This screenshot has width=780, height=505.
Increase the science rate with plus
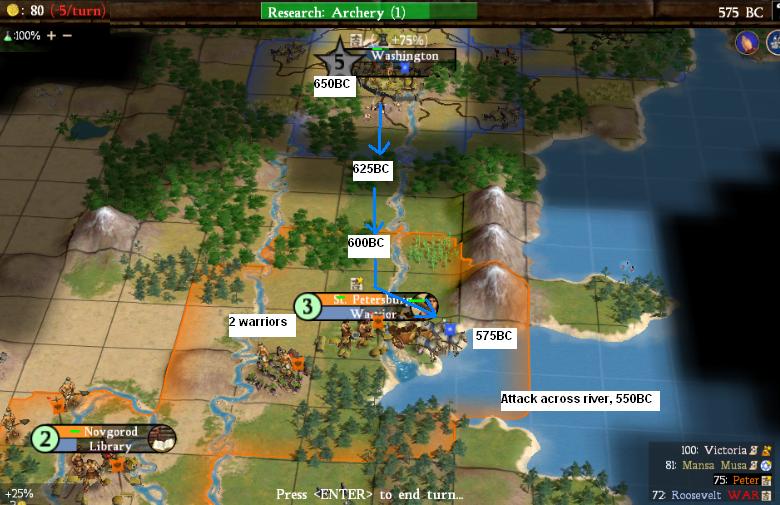52,35
